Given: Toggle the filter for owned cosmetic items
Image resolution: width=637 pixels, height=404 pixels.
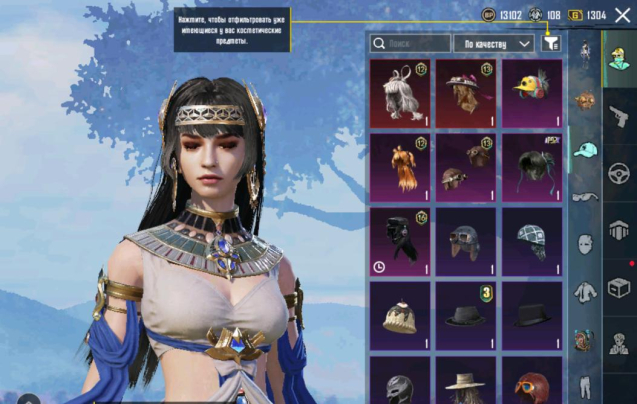Looking at the screenshot, I should (x=550, y=43).
